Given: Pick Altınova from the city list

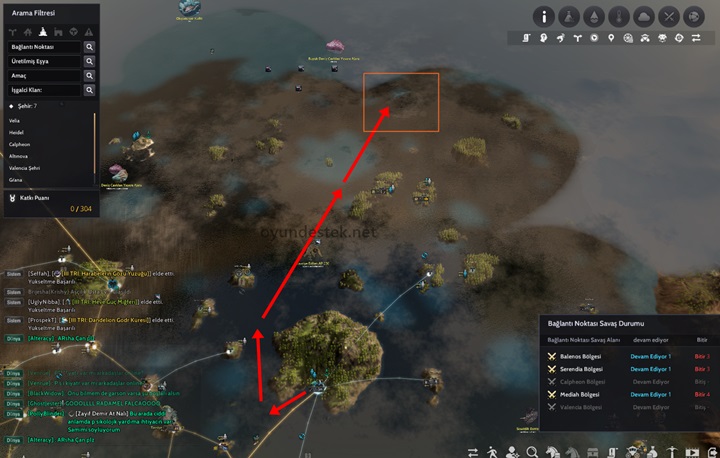Looking at the screenshot, I should 17,156.
